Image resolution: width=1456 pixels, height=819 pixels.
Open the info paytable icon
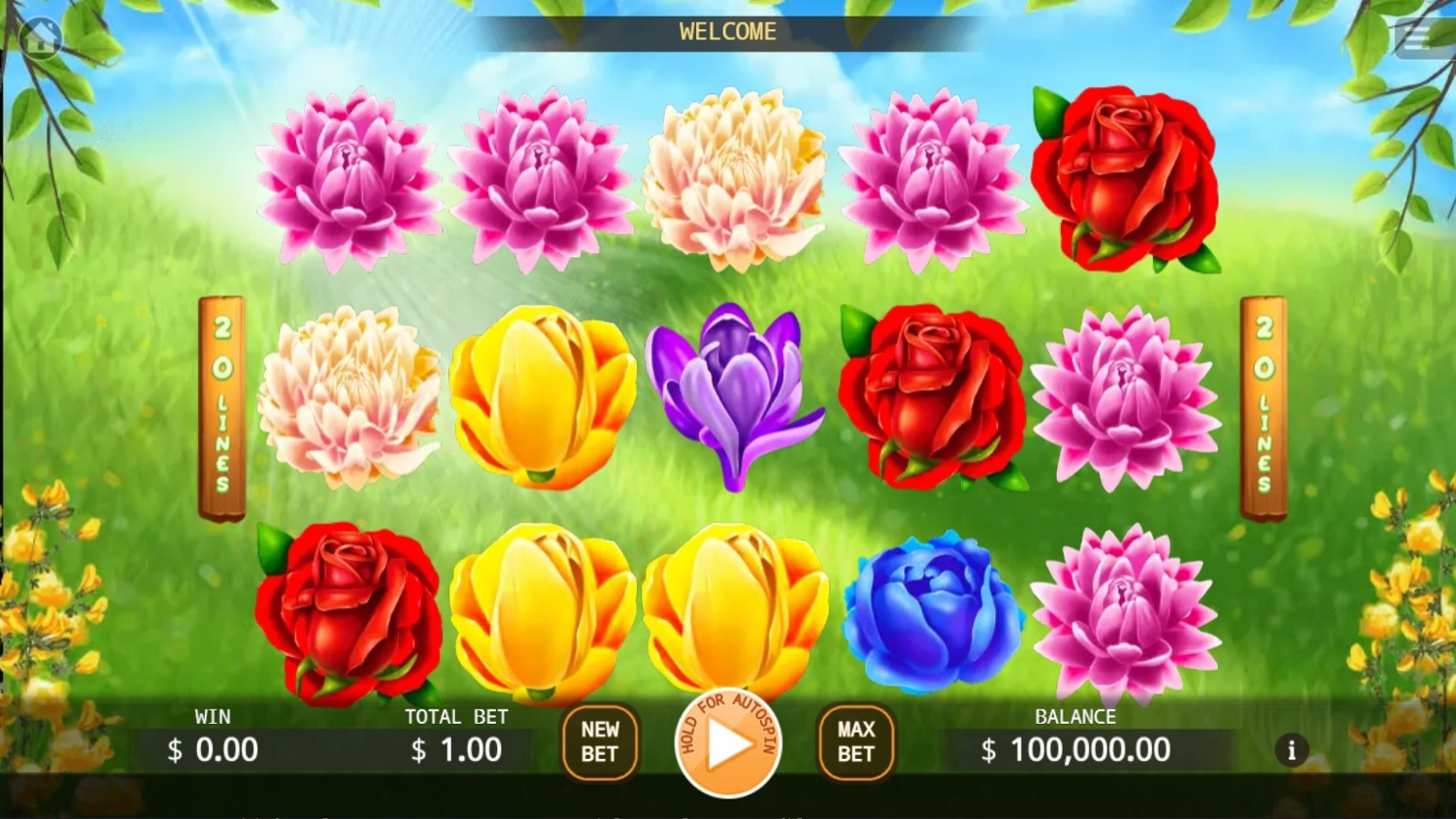(x=1291, y=750)
